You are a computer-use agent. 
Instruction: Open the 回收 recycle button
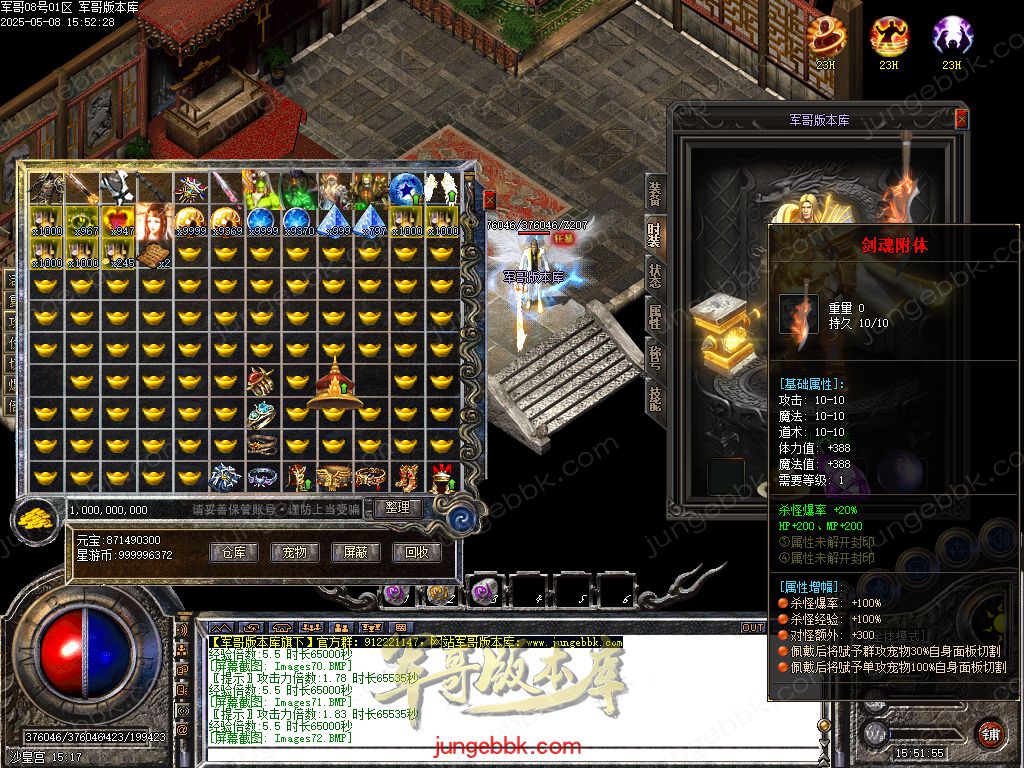click(416, 552)
